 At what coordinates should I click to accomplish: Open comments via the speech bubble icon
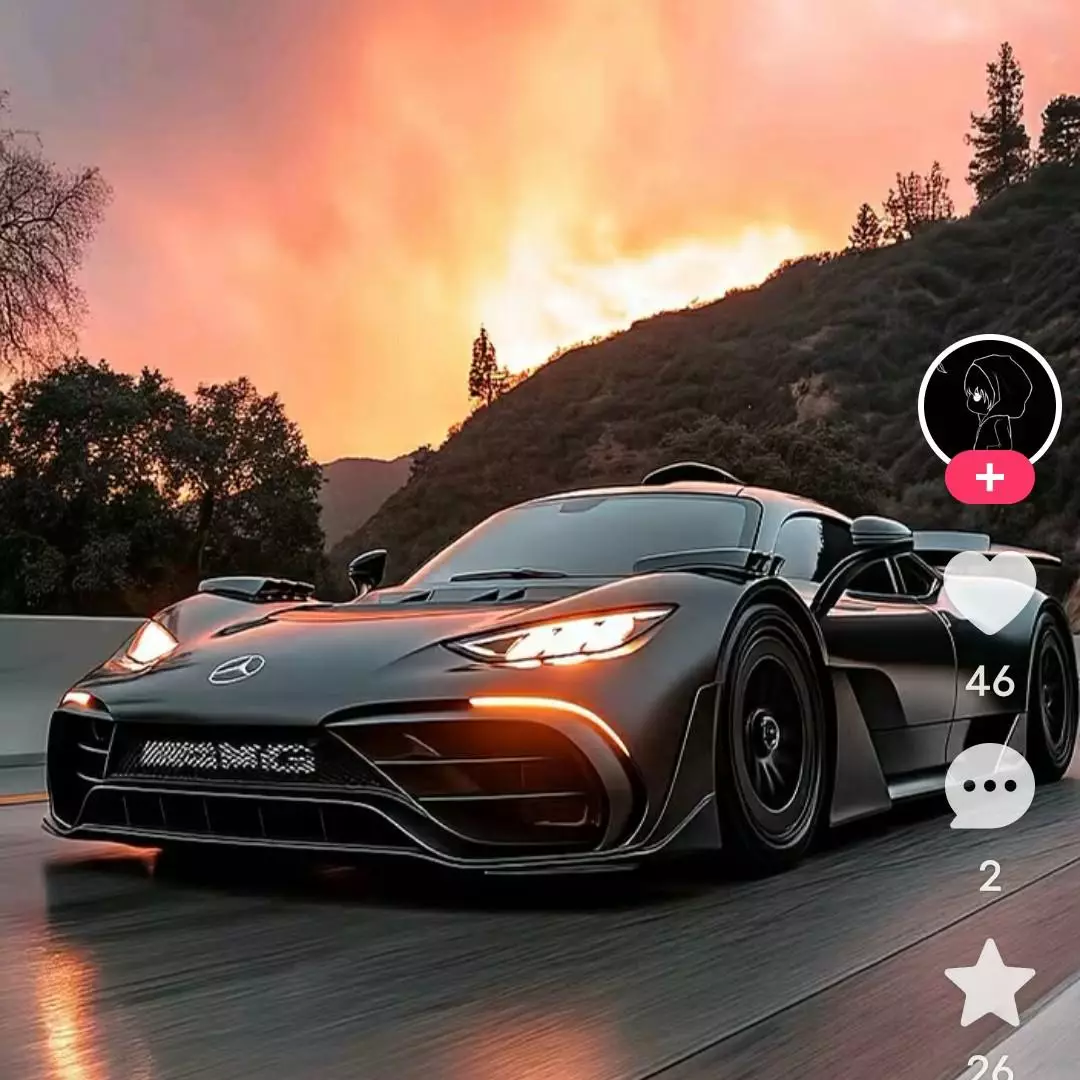(x=989, y=786)
